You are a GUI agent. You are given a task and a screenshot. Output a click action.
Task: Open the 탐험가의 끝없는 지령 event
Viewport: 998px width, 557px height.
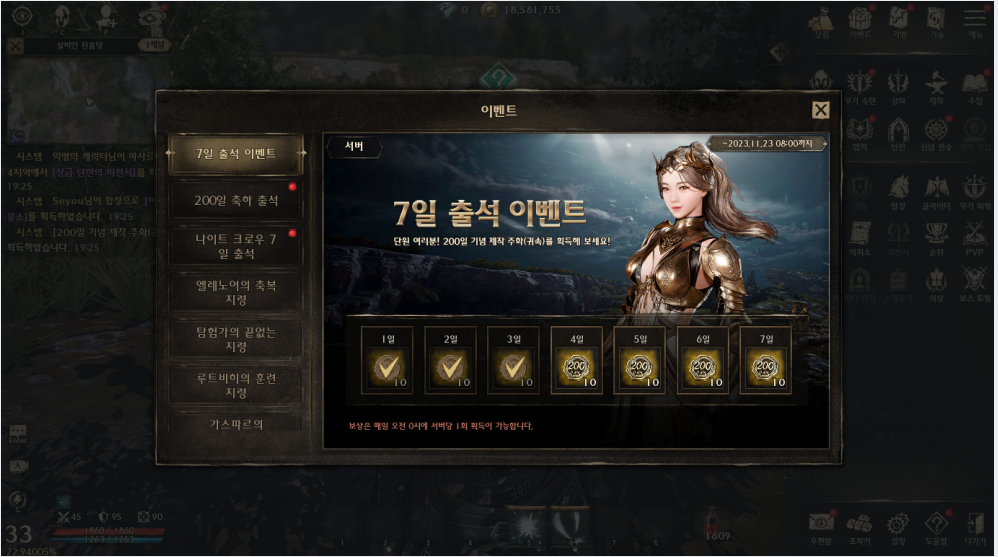coord(235,338)
